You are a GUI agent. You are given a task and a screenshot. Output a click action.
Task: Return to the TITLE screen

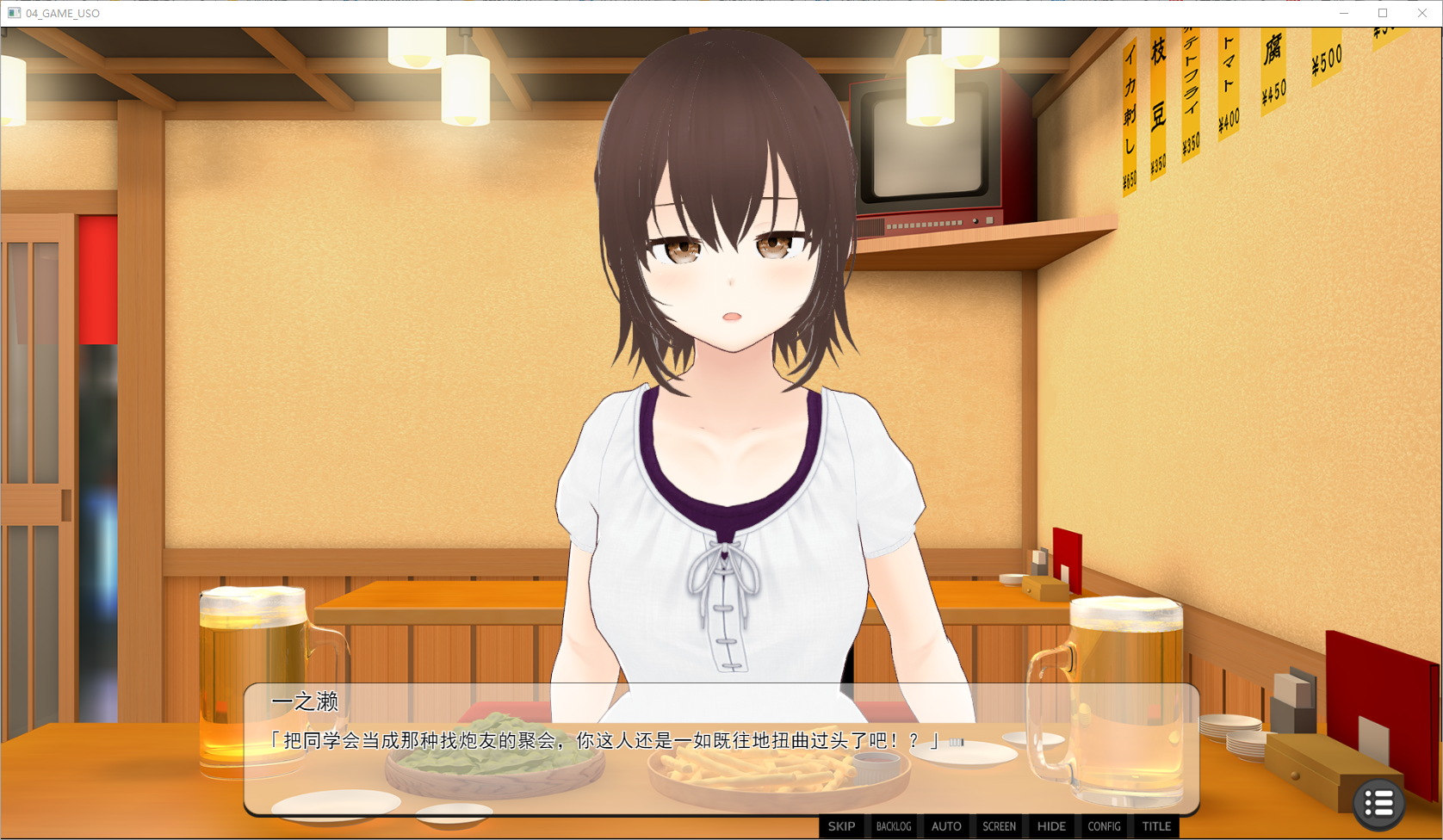pyautogui.click(x=1156, y=826)
